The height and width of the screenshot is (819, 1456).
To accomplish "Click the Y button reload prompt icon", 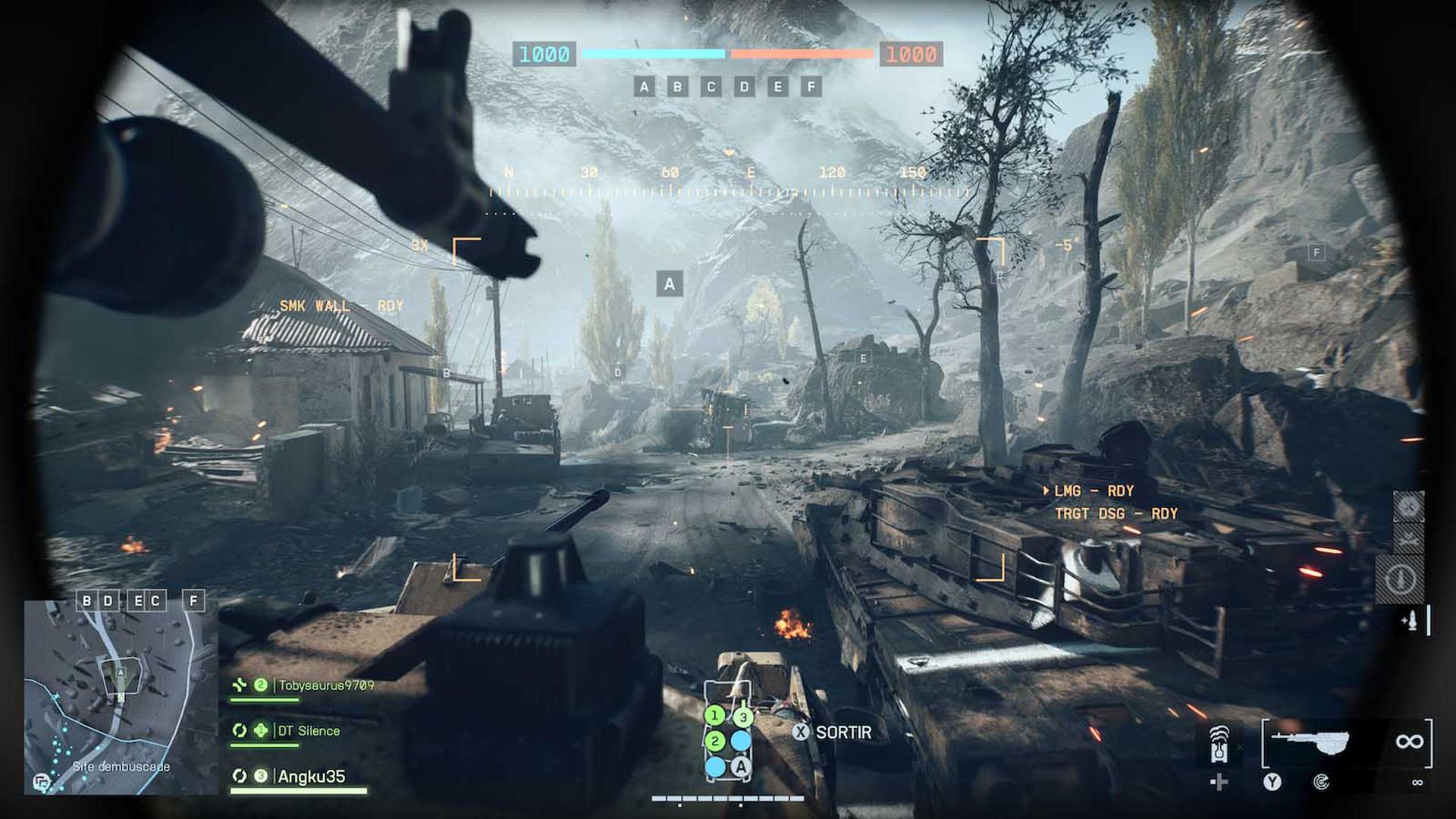I will point(1272,782).
